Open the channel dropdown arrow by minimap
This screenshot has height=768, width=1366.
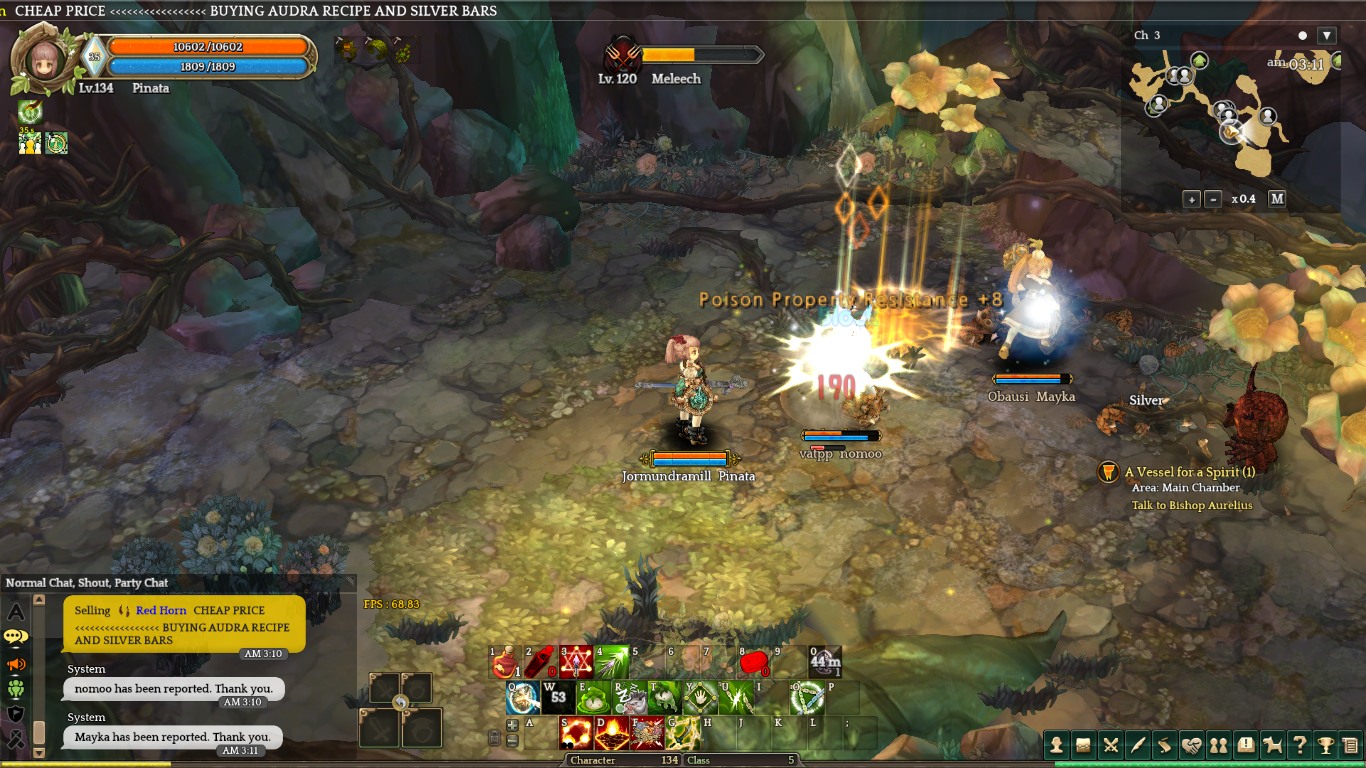point(1327,36)
